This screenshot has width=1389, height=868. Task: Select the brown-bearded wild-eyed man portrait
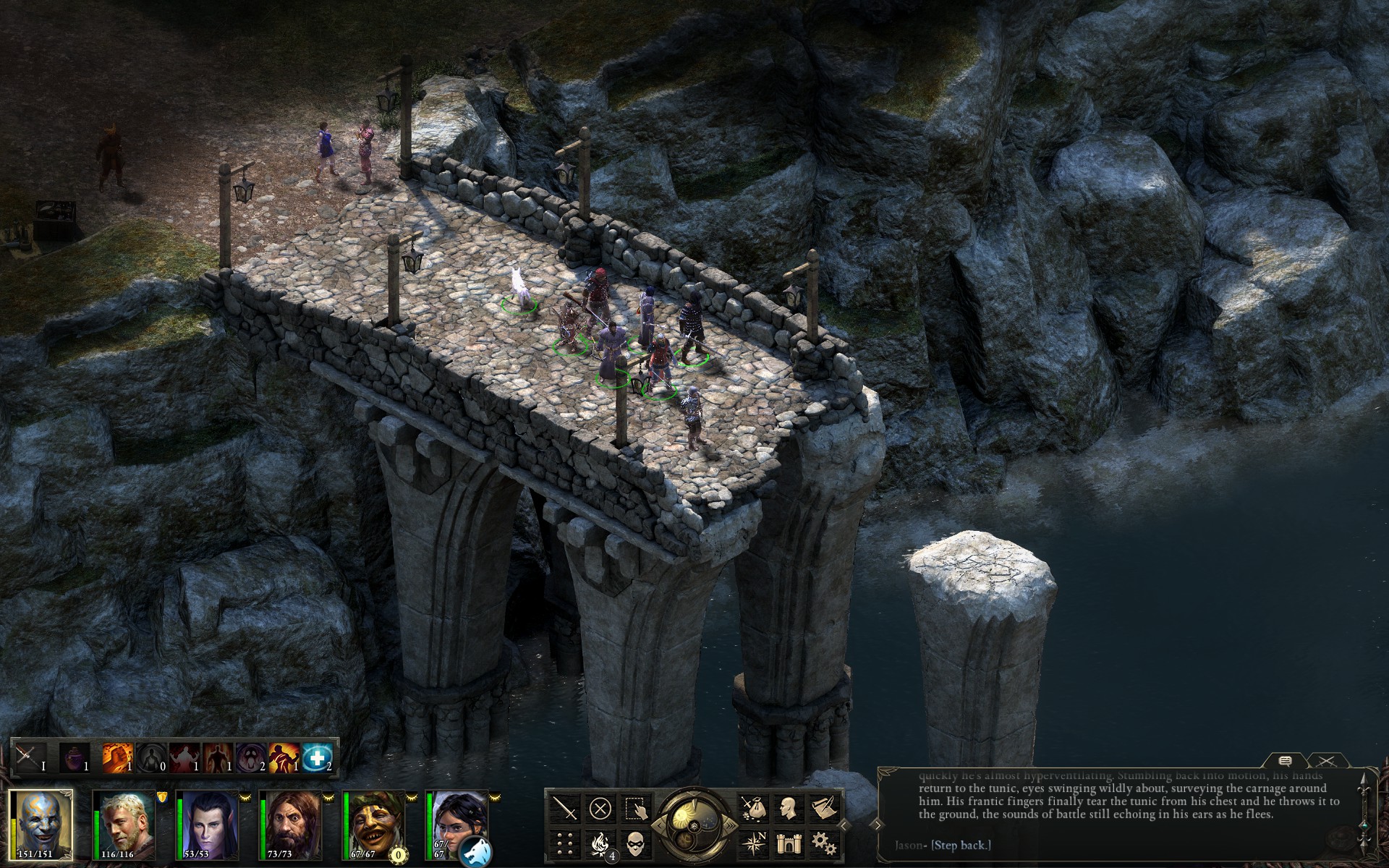[x=292, y=823]
